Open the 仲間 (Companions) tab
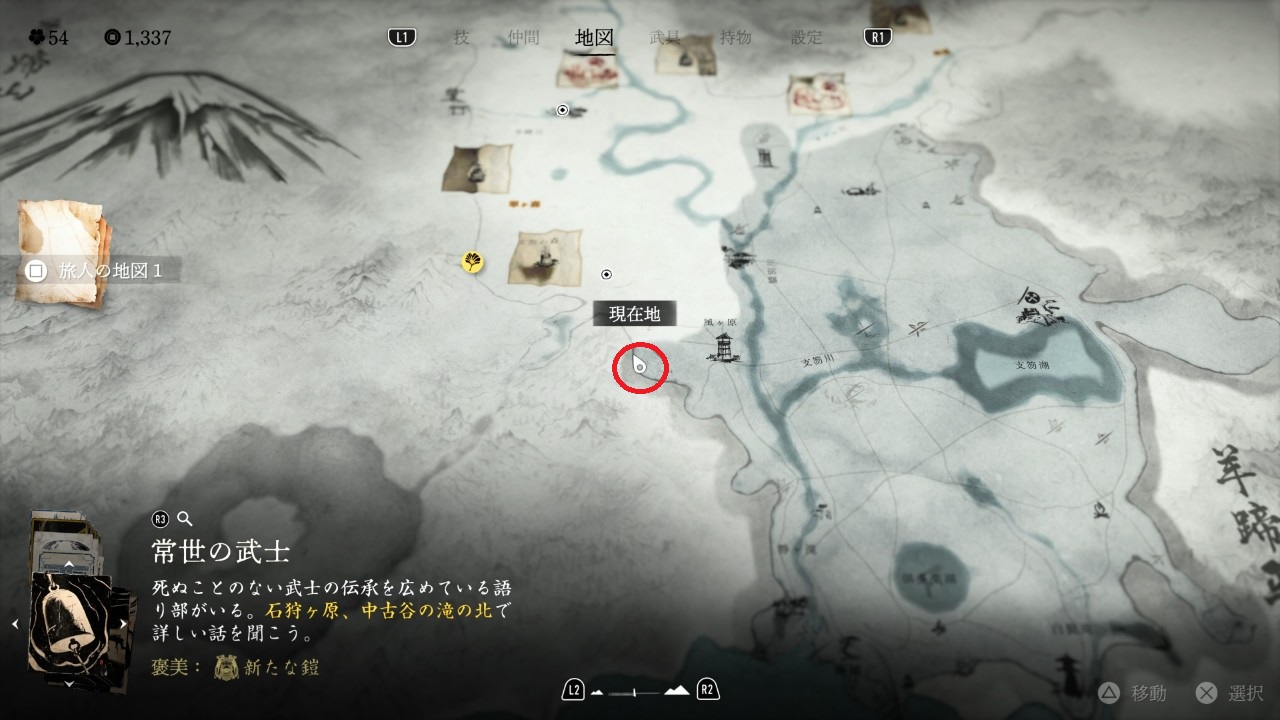The width and height of the screenshot is (1280, 720). pyautogui.click(x=523, y=38)
